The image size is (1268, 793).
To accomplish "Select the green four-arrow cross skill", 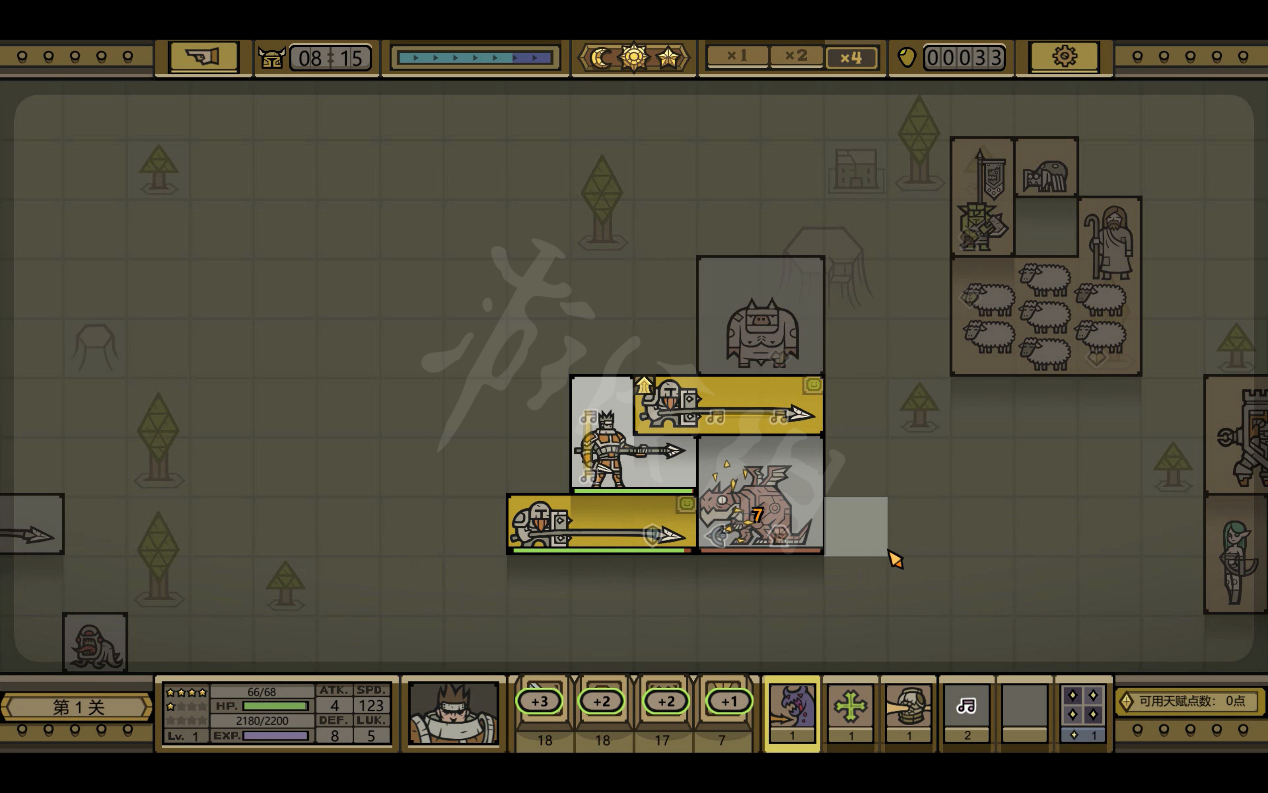I will coord(850,707).
